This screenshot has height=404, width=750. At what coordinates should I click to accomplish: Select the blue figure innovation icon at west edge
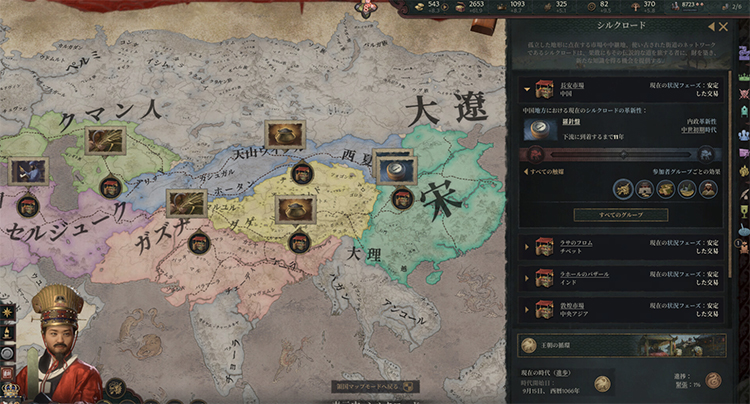click(27, 171)
